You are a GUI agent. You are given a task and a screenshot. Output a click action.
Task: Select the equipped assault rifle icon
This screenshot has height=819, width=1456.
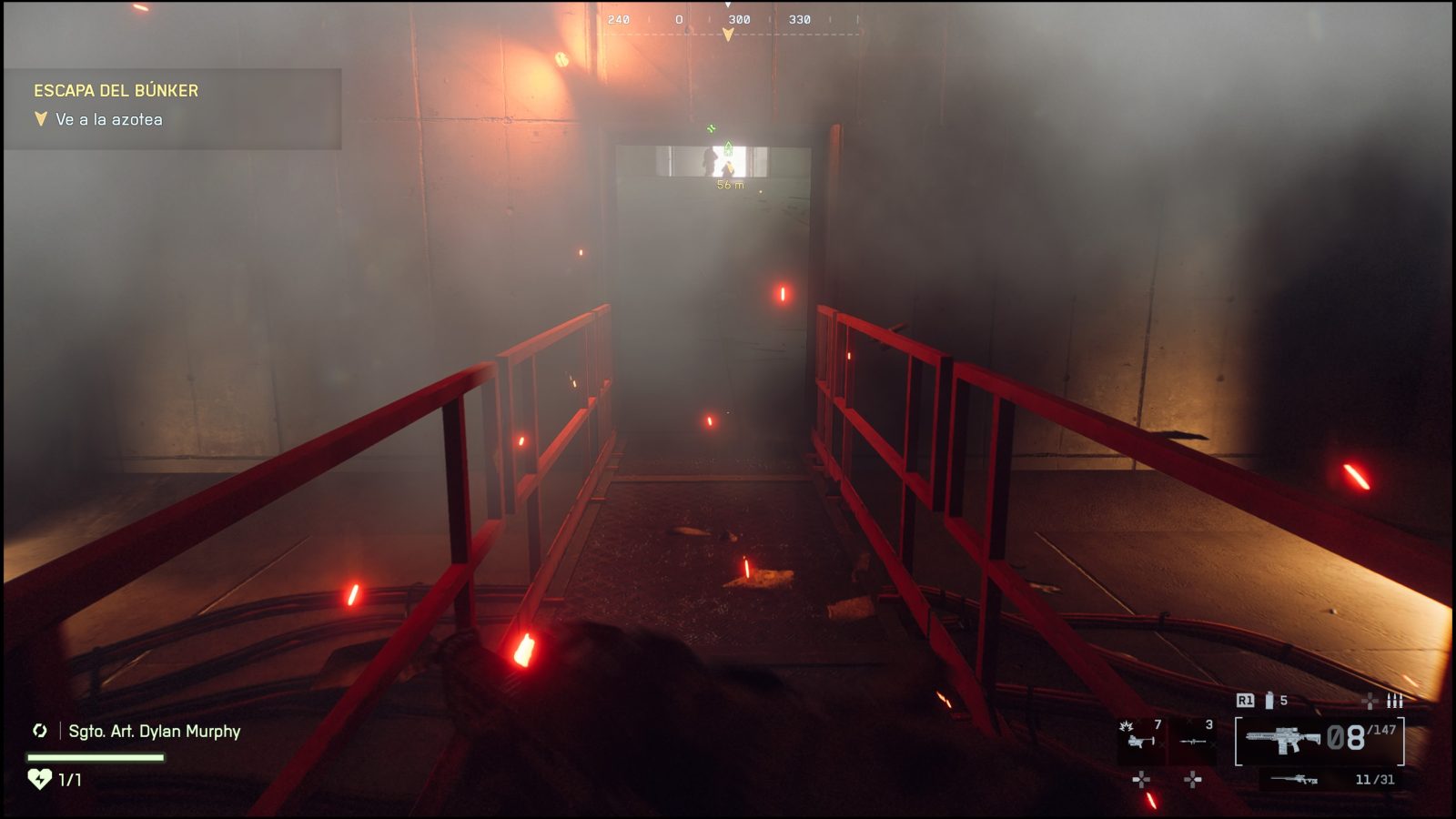pos(1283,740)
